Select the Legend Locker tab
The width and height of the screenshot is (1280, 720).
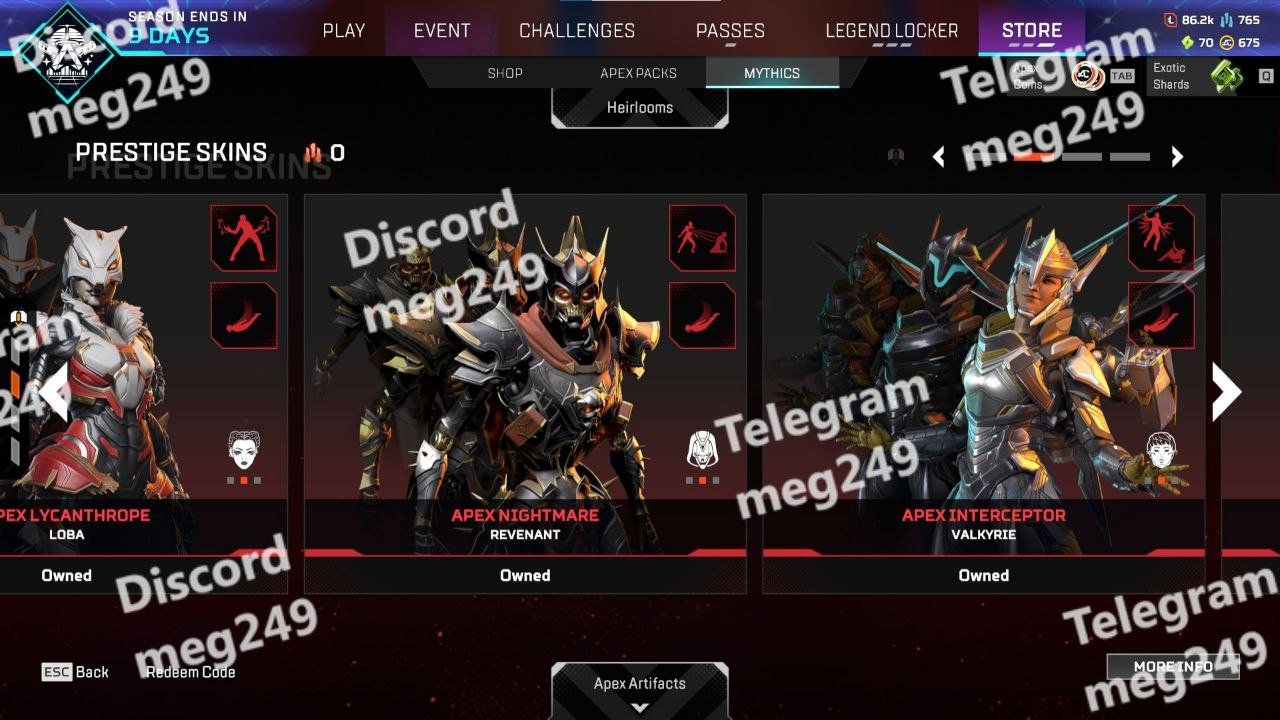[x=891, y=31]
